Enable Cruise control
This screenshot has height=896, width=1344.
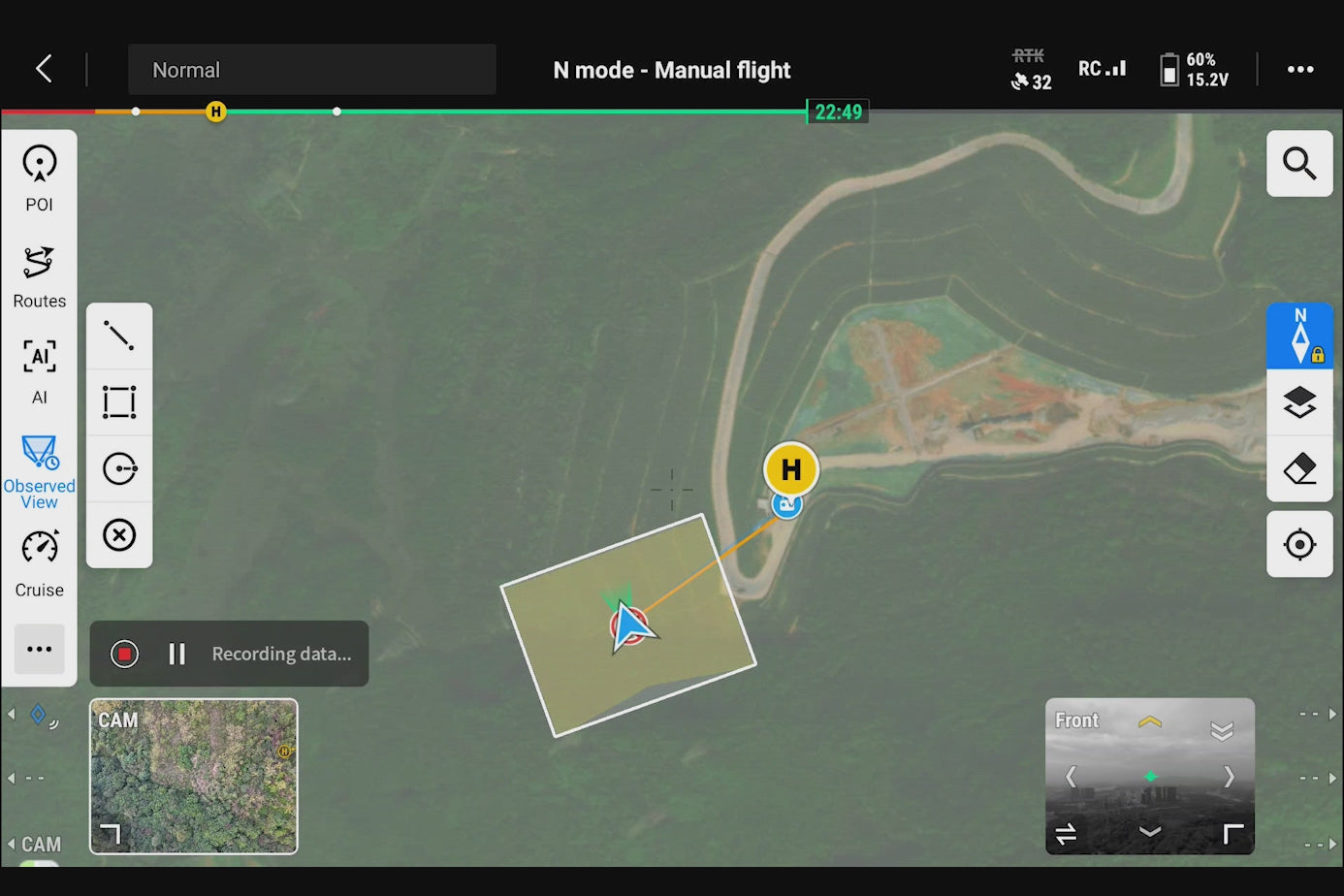pyautogui.click(x=40, y=562)
